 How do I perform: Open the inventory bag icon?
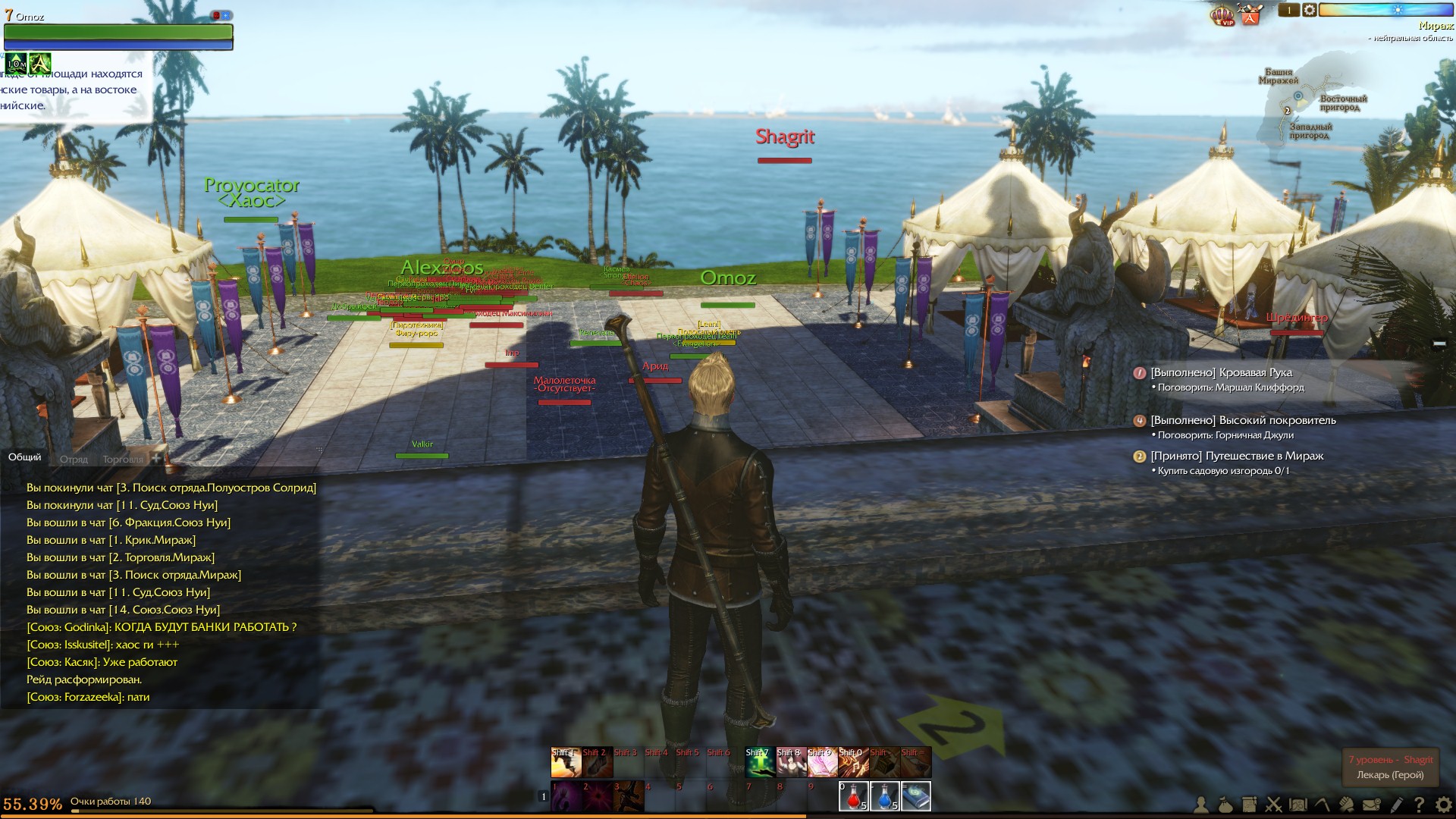point(1225,805)
